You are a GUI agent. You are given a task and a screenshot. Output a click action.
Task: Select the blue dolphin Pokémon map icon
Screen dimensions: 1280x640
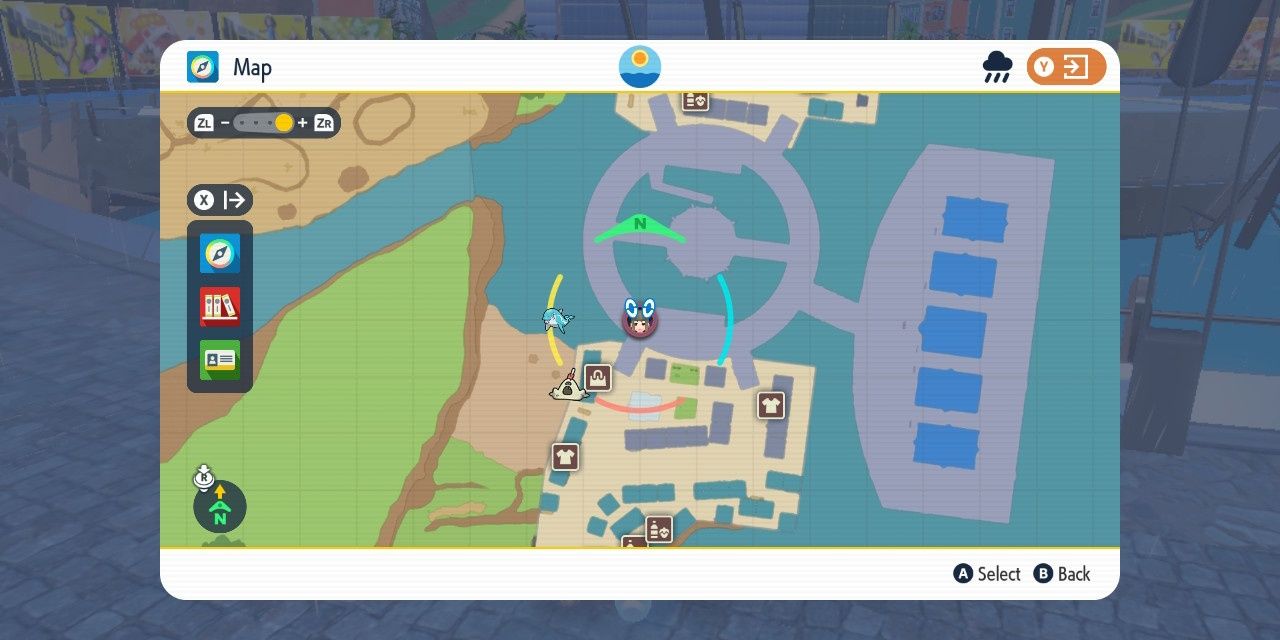click(557, 320)
